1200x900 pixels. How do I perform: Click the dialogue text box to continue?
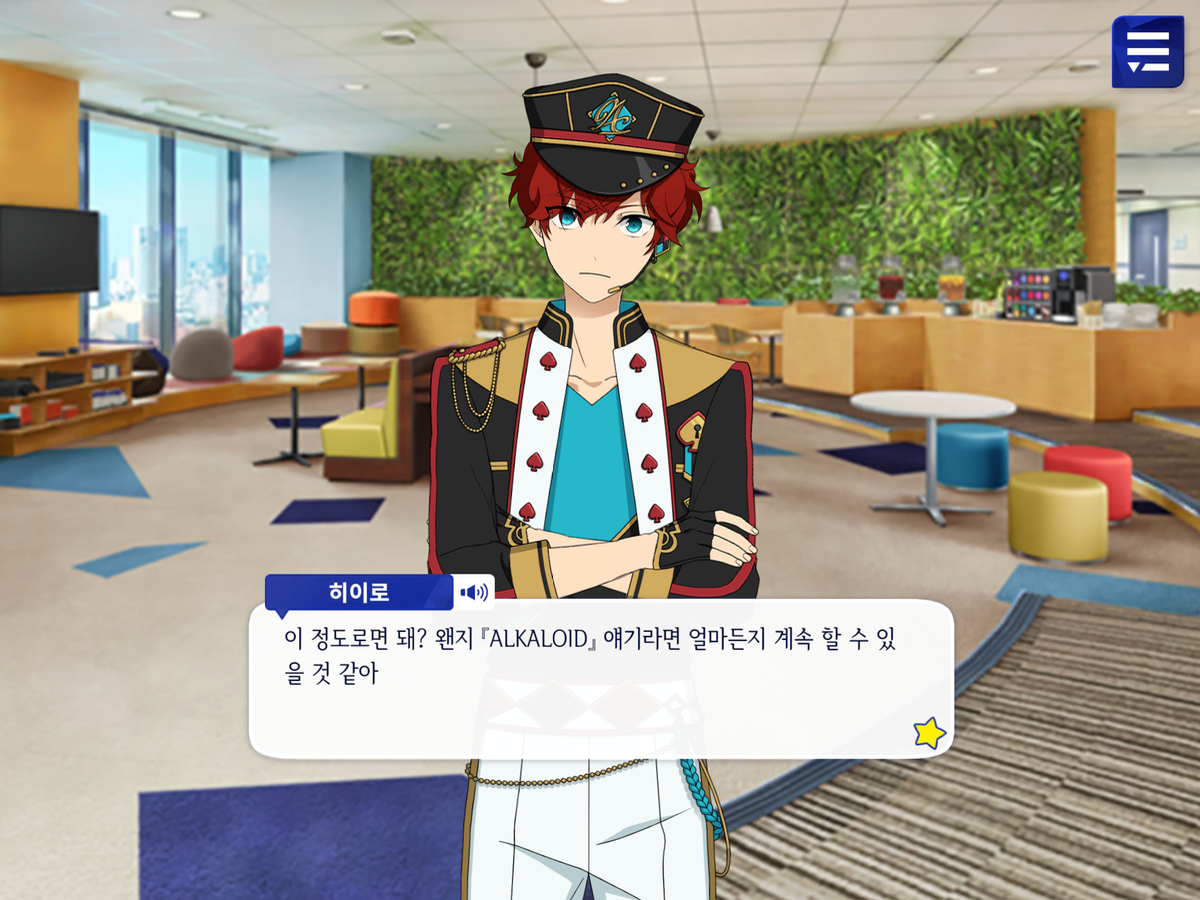point(600,690)
